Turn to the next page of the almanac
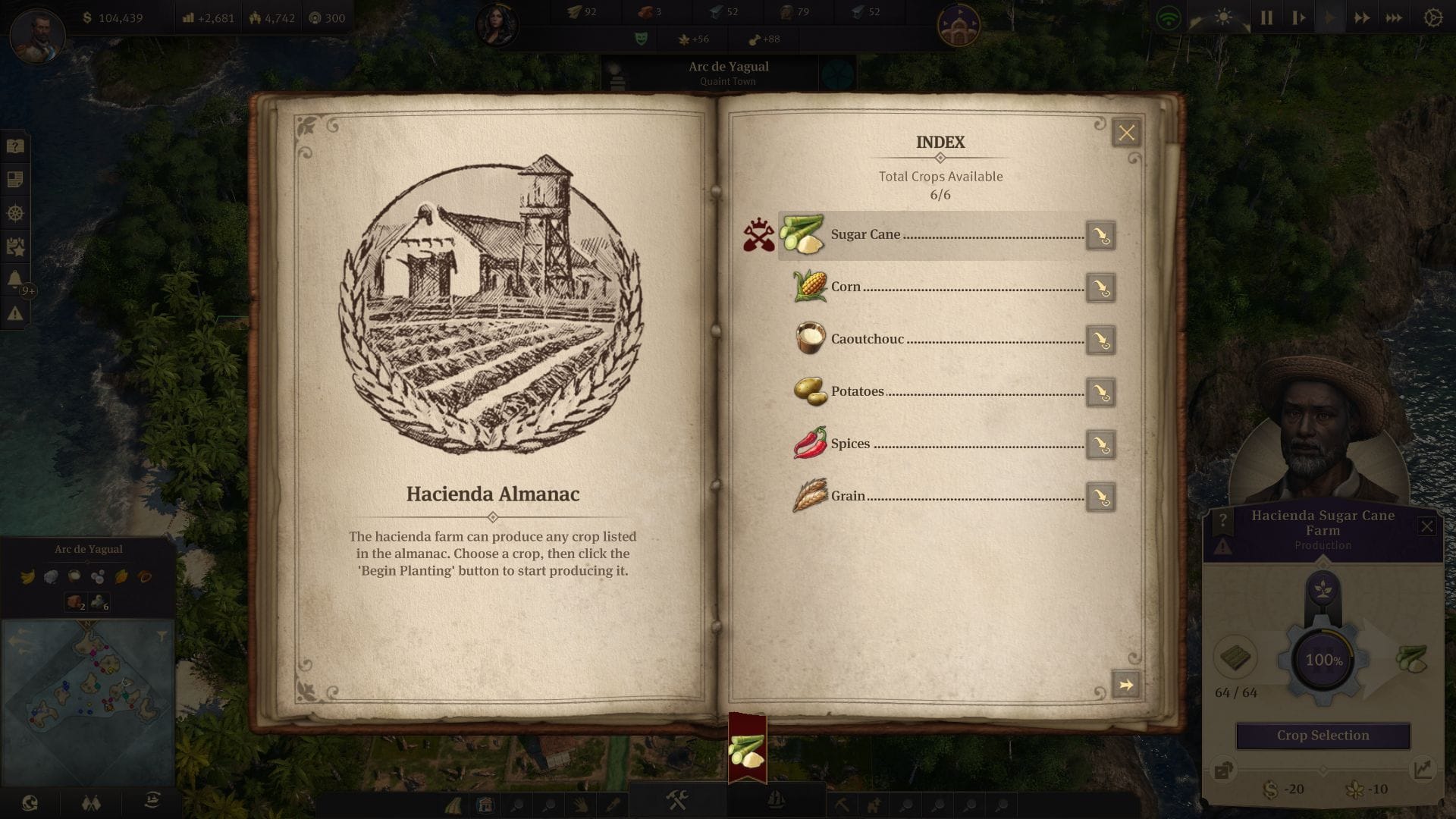The image size is (1456, 819). coord(1125,684)
